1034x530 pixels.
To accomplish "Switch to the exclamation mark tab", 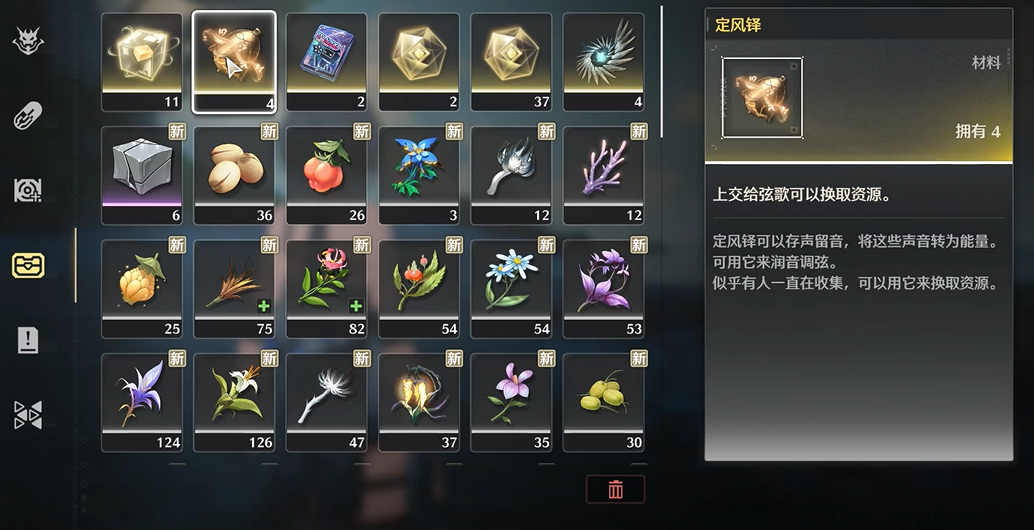I will click(27, 340).
